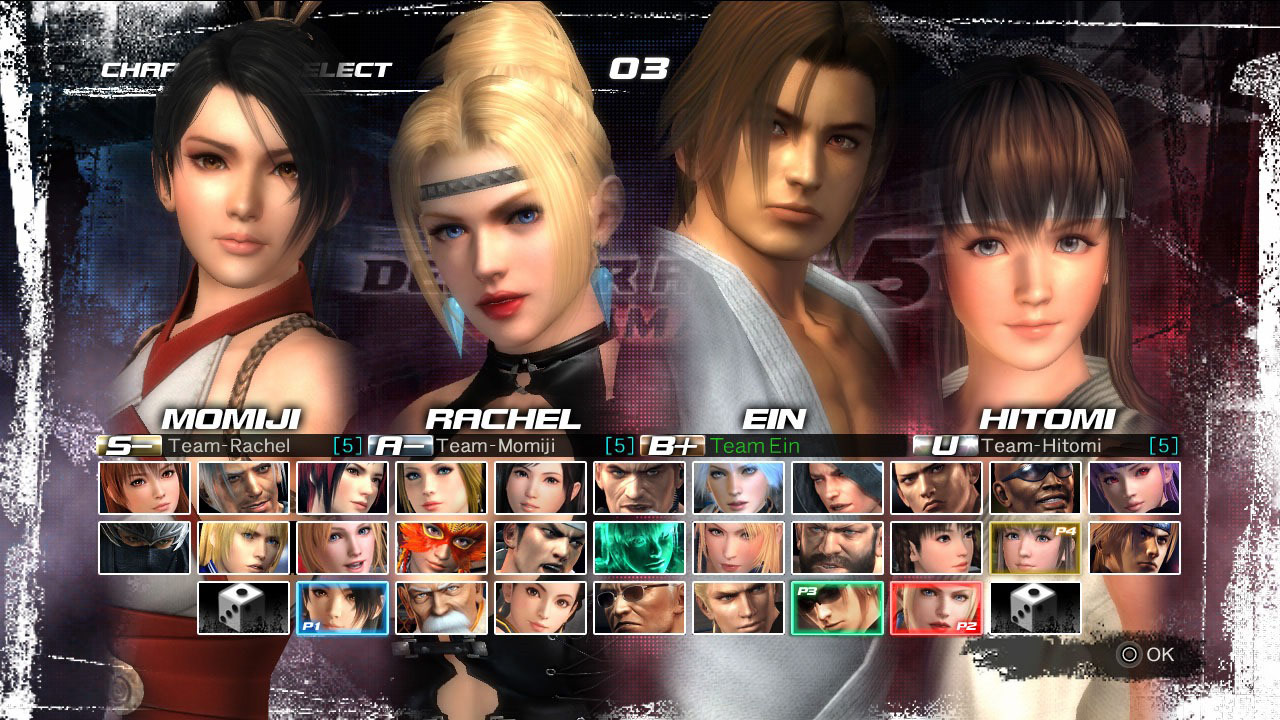Select the P2 red-framed character portrait

tap(935, 608)
